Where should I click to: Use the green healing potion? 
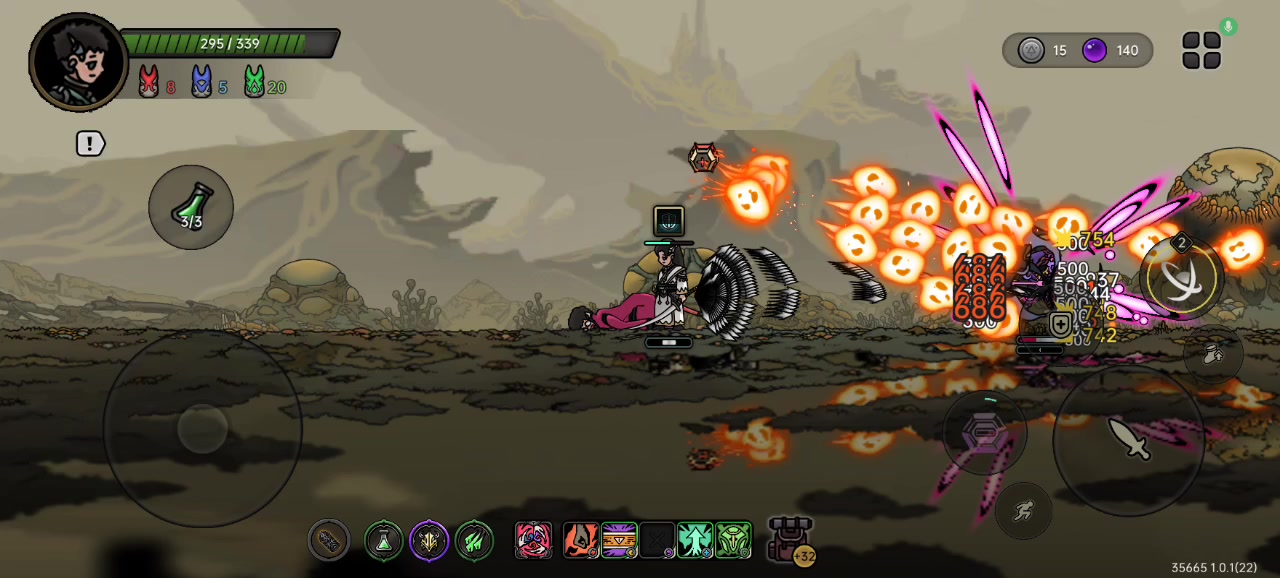pos(191,207)
